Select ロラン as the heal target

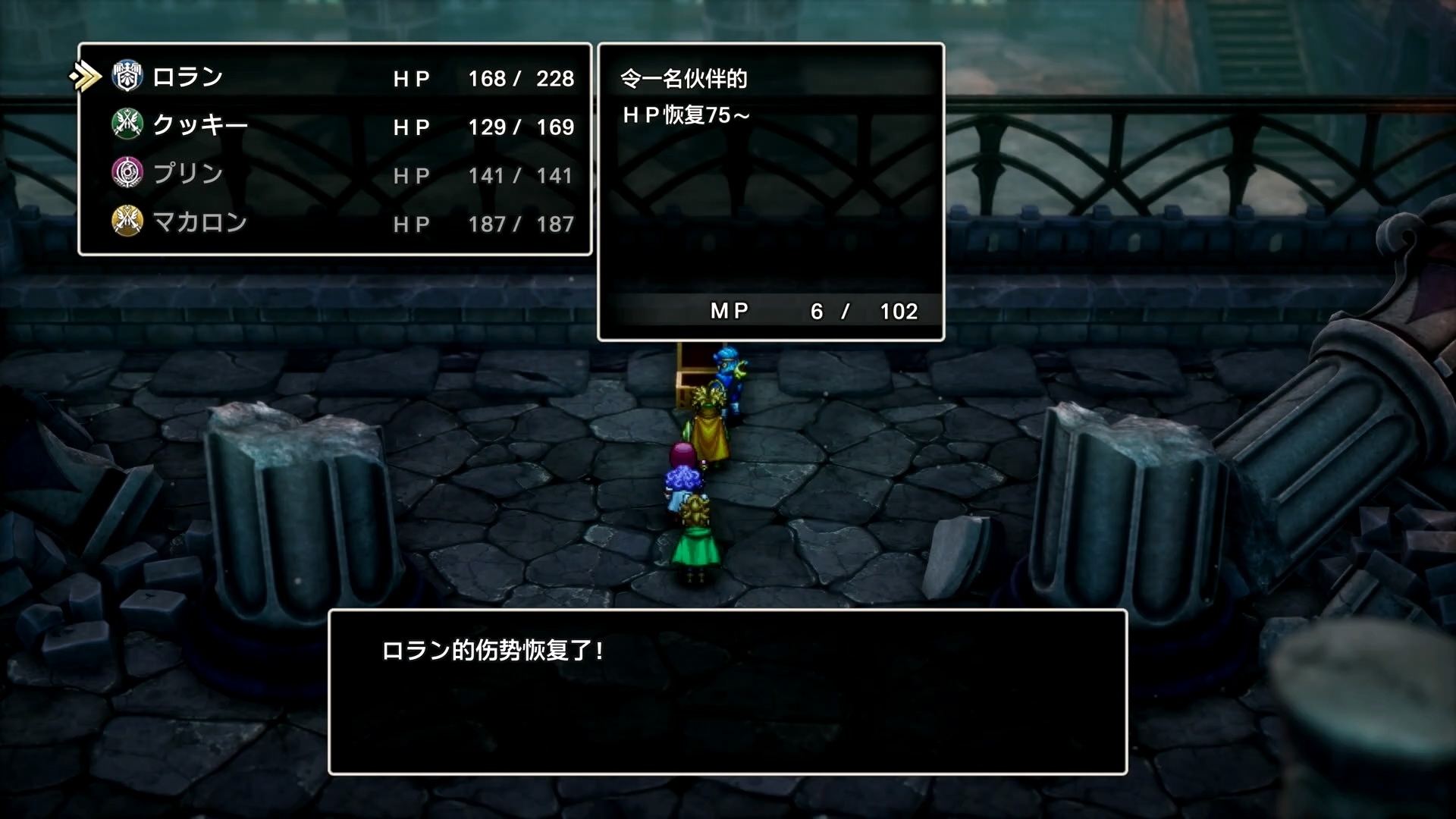tap(187, 77)
